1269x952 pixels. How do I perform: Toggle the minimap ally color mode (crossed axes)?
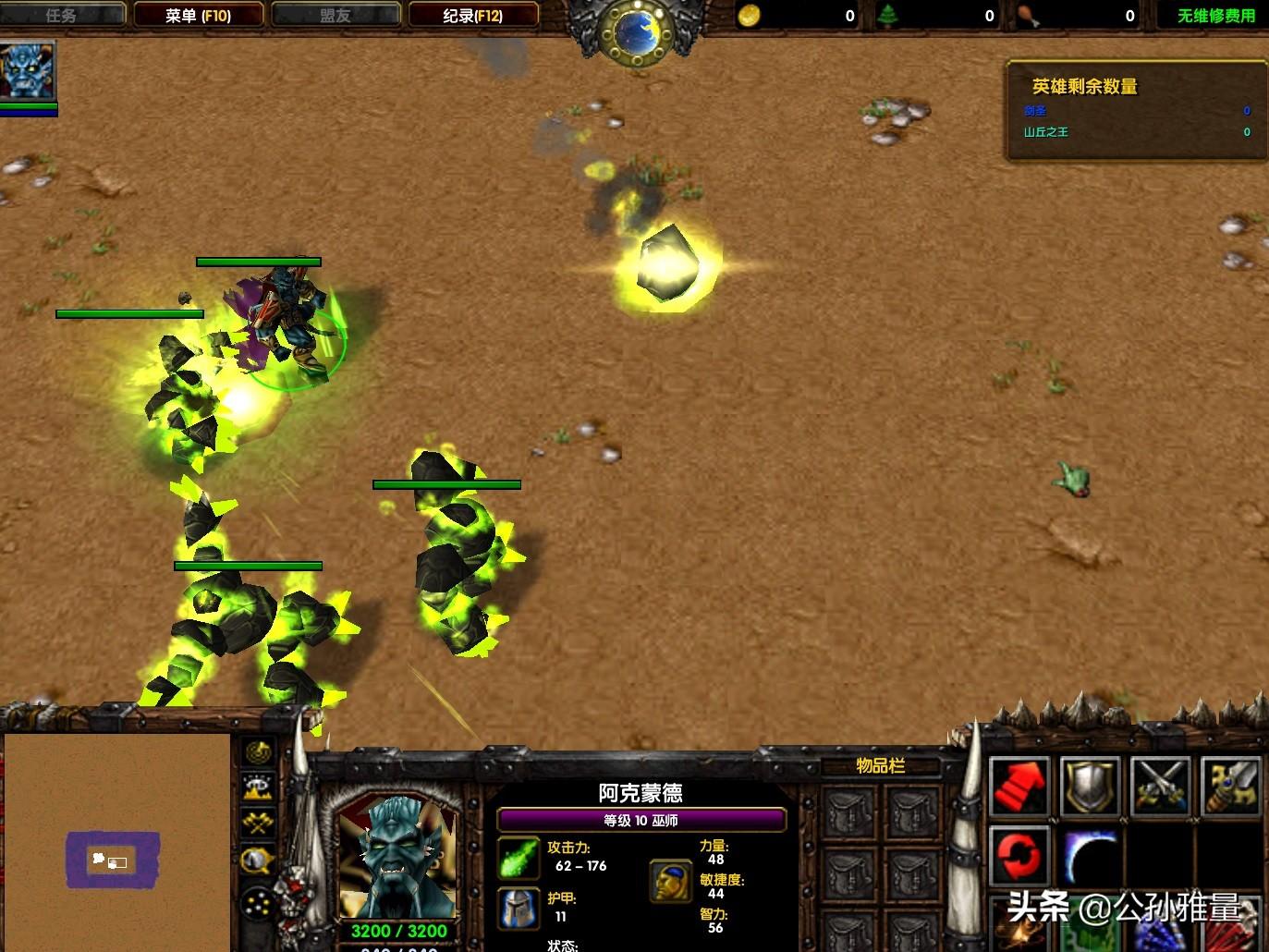(259, 823)
